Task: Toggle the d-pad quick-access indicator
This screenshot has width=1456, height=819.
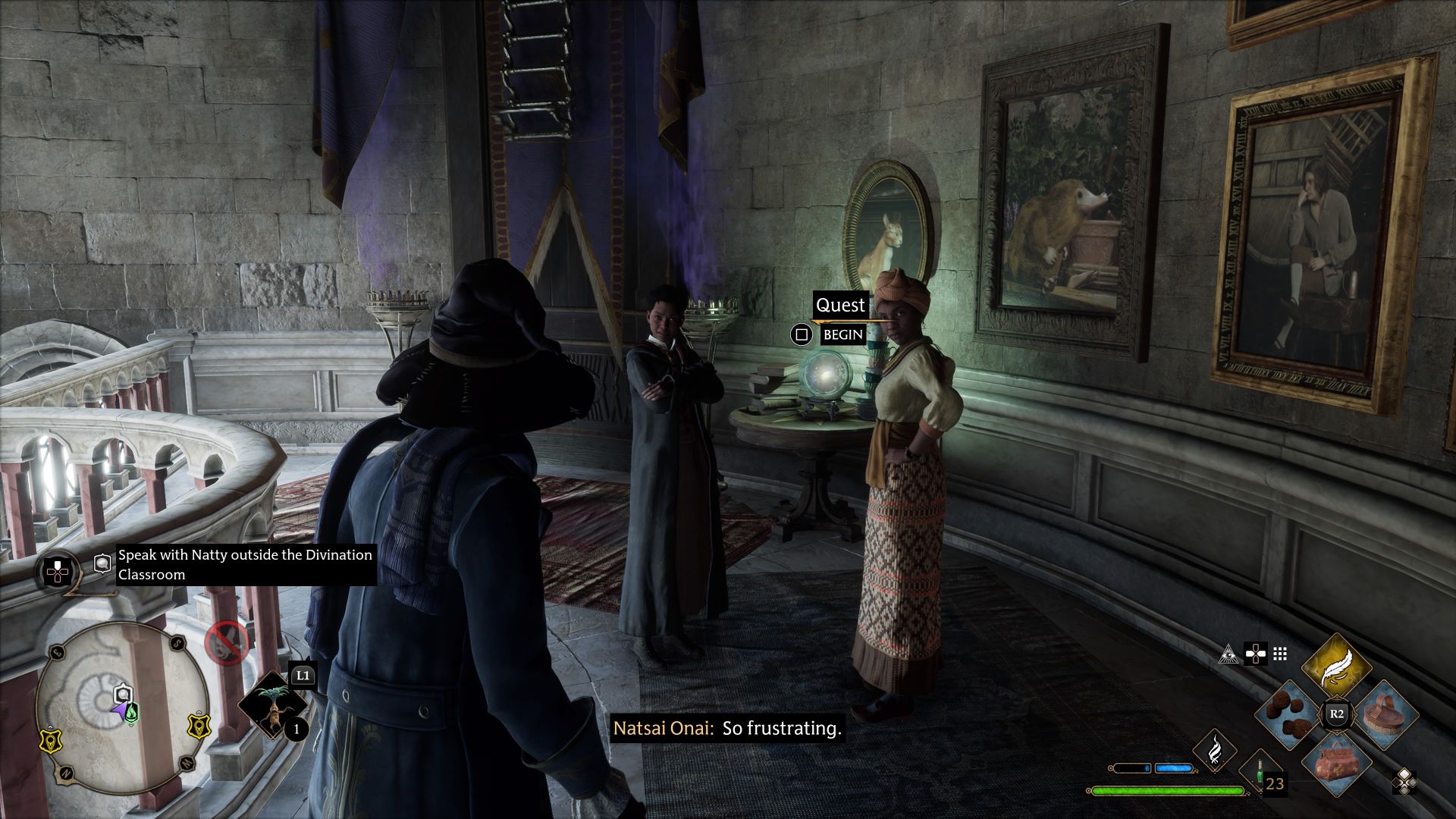Action: (1256, 654)
